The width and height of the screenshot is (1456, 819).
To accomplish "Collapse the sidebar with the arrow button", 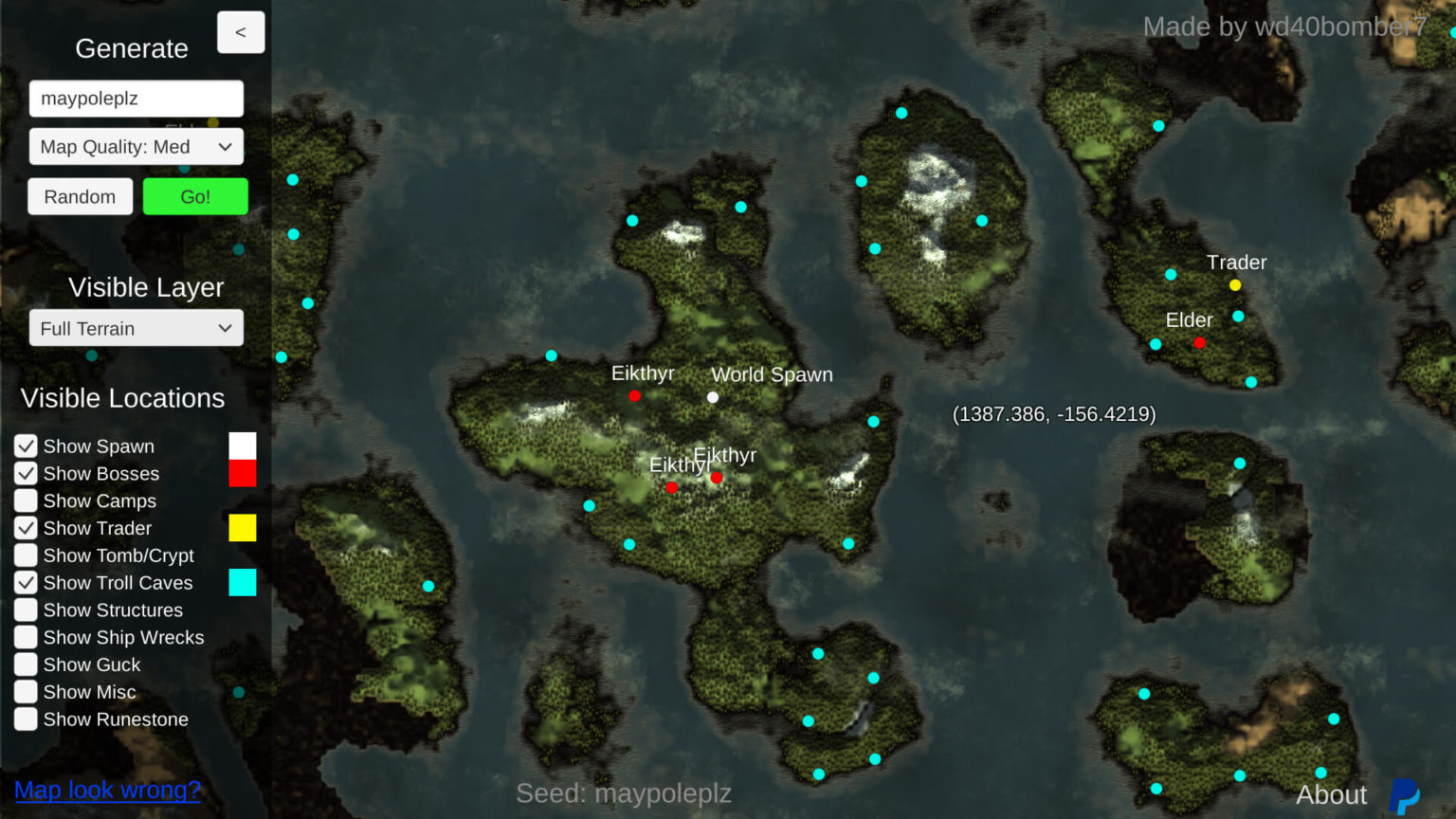I will [x=241, y=31].
